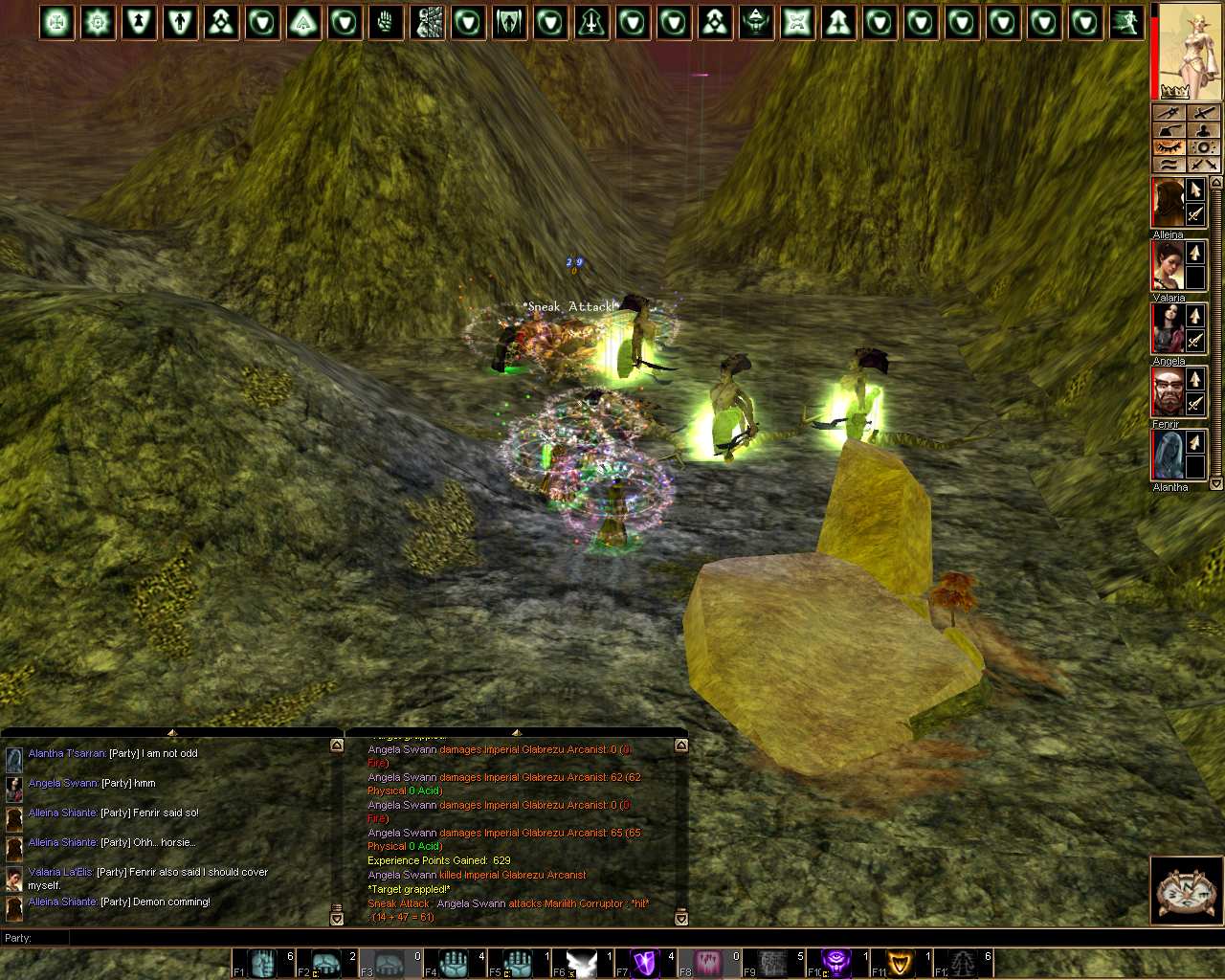Image resolution: width=1225 pixels, height=980 pixels.
Task: Use the F9 stone wall quickslot
Action: click(772, 963)
